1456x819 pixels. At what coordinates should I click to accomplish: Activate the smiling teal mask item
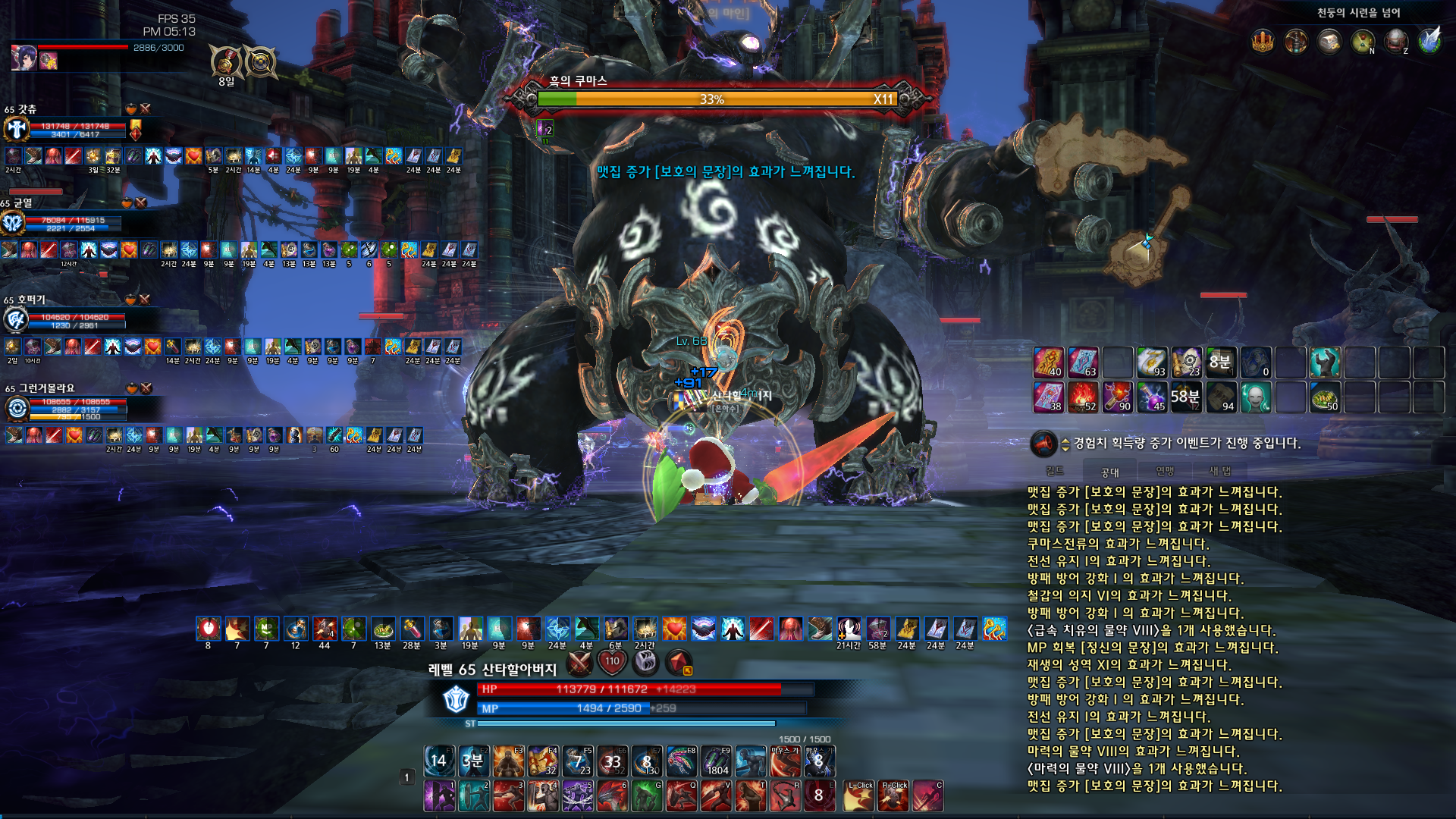(1255, 397)
